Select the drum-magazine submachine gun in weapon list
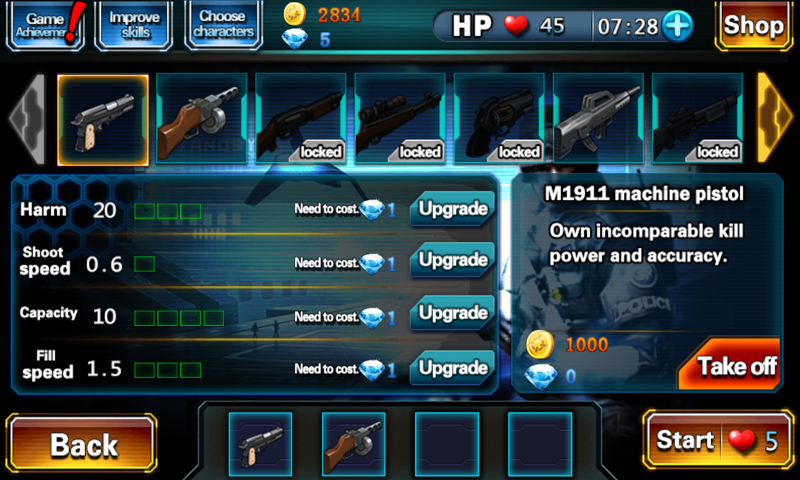 [x=201, y=119]
